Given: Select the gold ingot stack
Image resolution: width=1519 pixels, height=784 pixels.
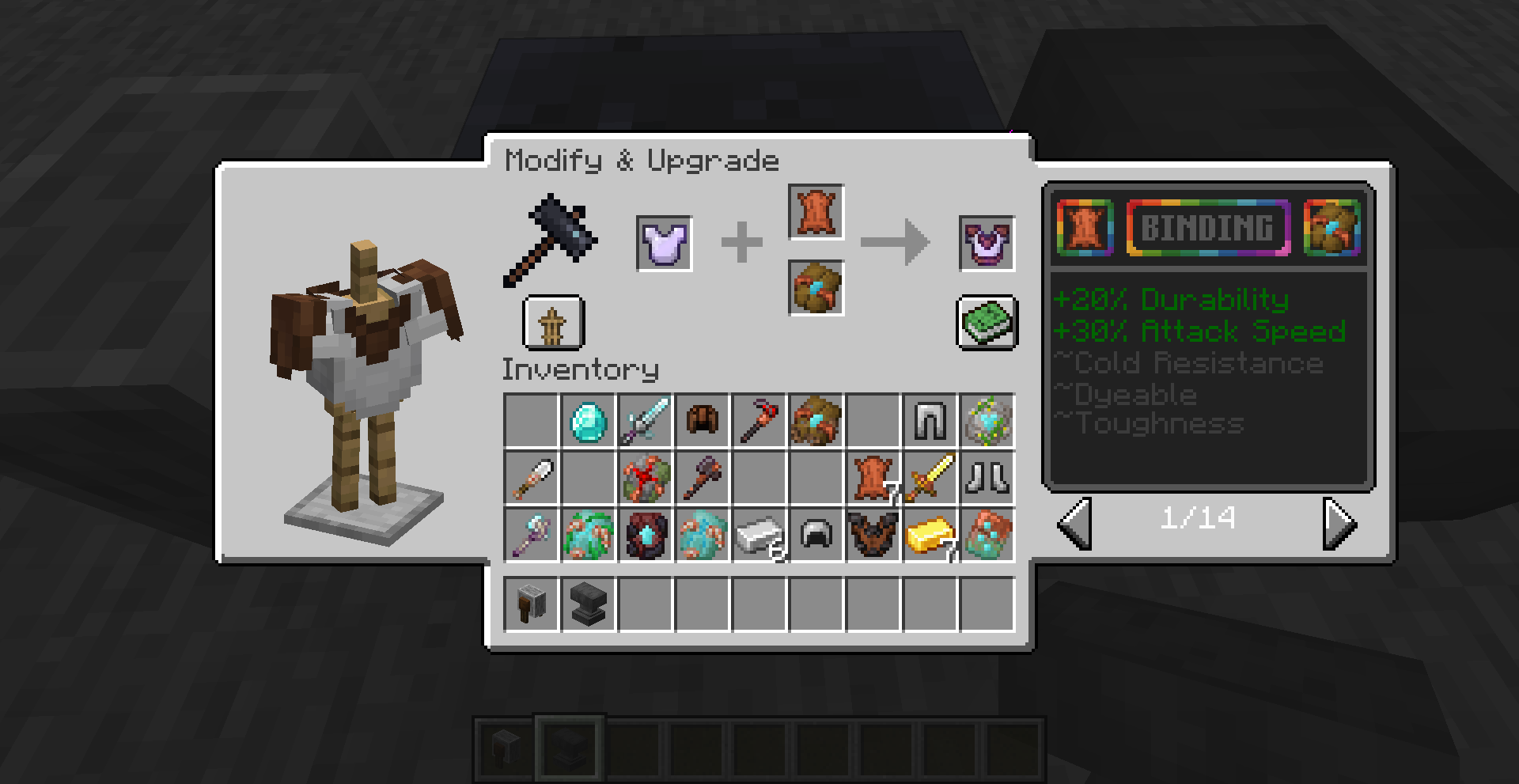Looking at the screenshot, I should [x=930, y=536].
